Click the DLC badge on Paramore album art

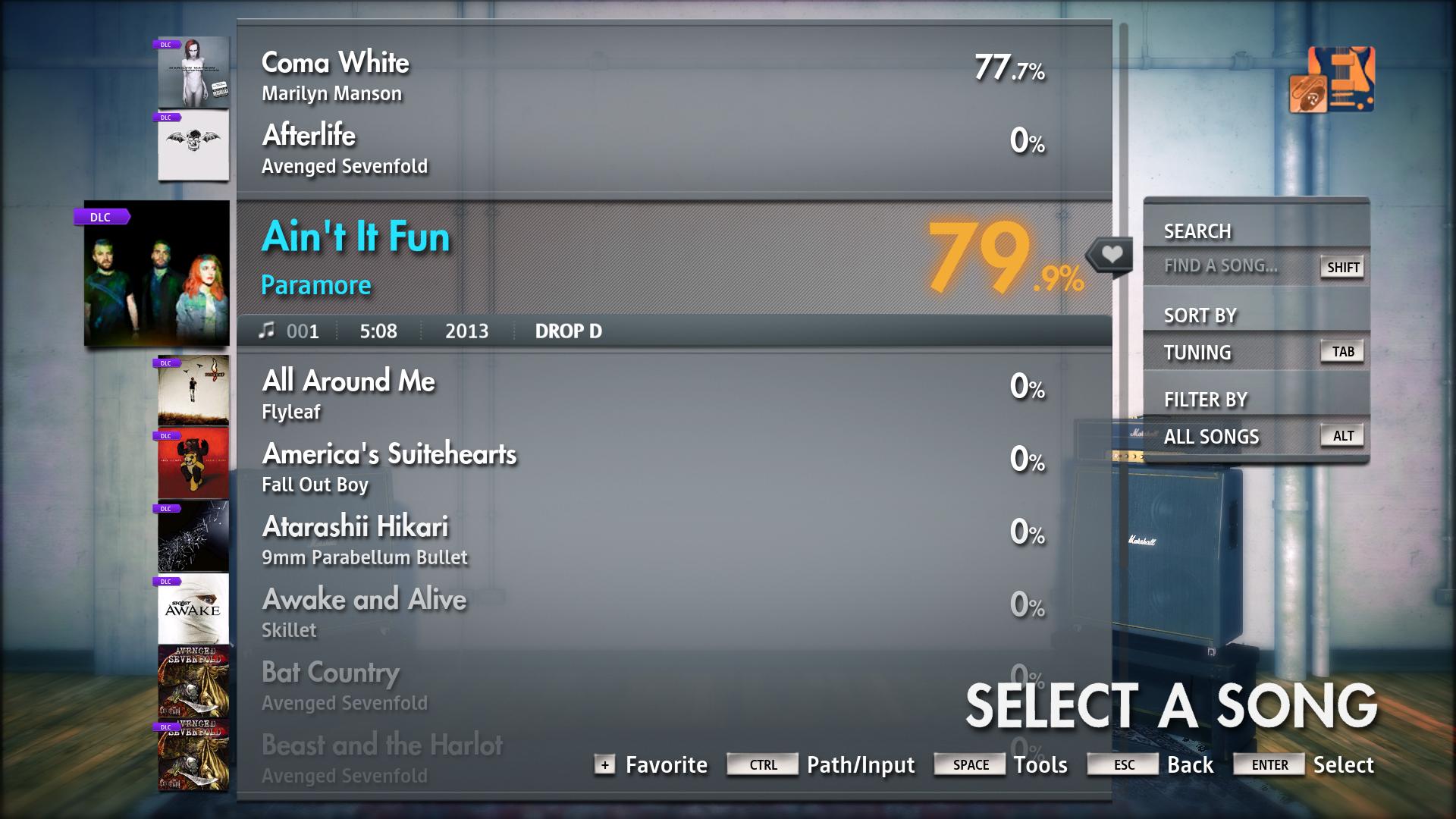(102, 217)
